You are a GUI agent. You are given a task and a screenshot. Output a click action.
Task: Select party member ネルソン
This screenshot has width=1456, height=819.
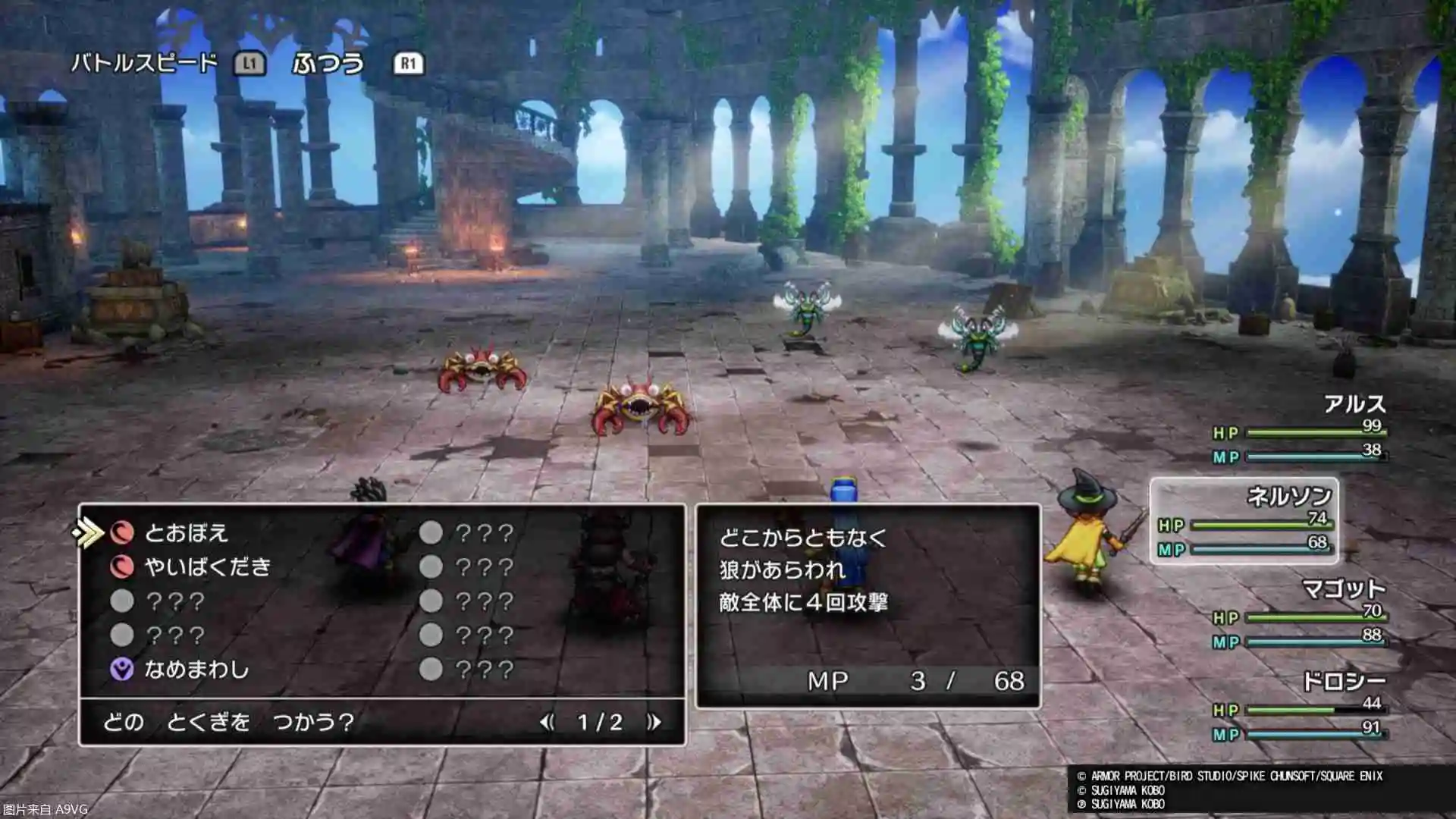[x=1244, y=522]
